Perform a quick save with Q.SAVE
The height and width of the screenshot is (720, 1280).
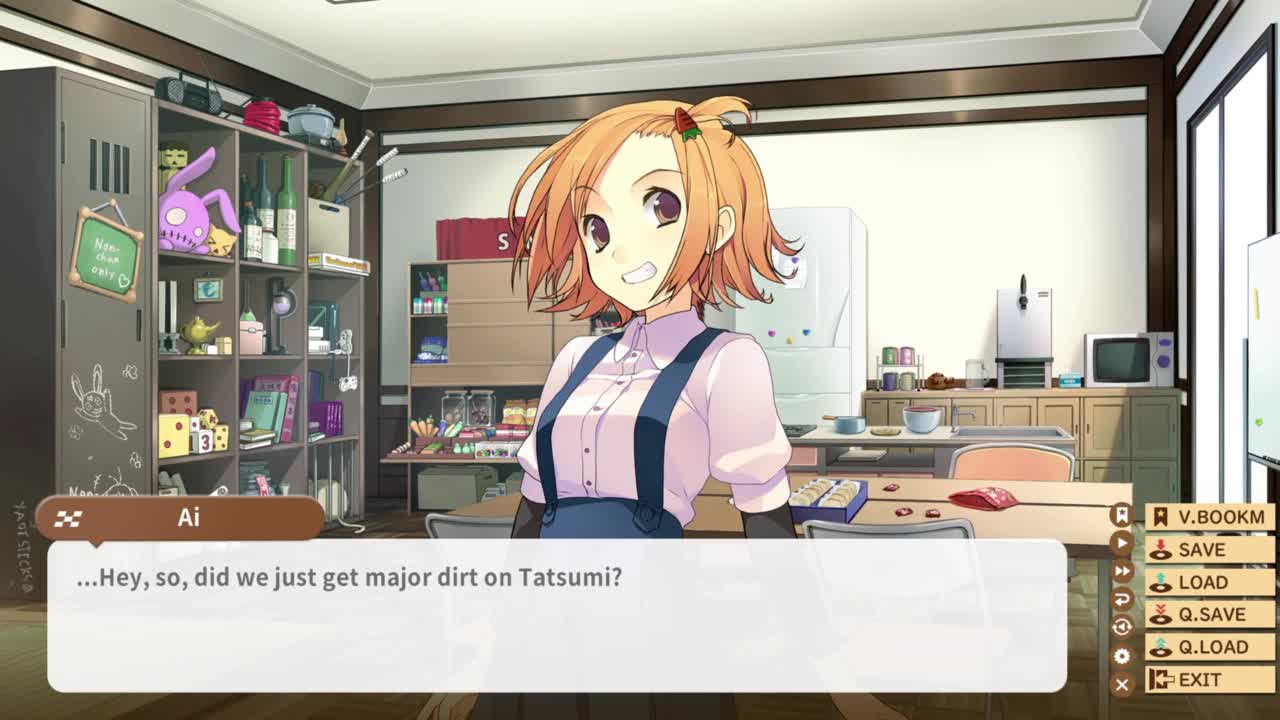(x=1209, y=615)
